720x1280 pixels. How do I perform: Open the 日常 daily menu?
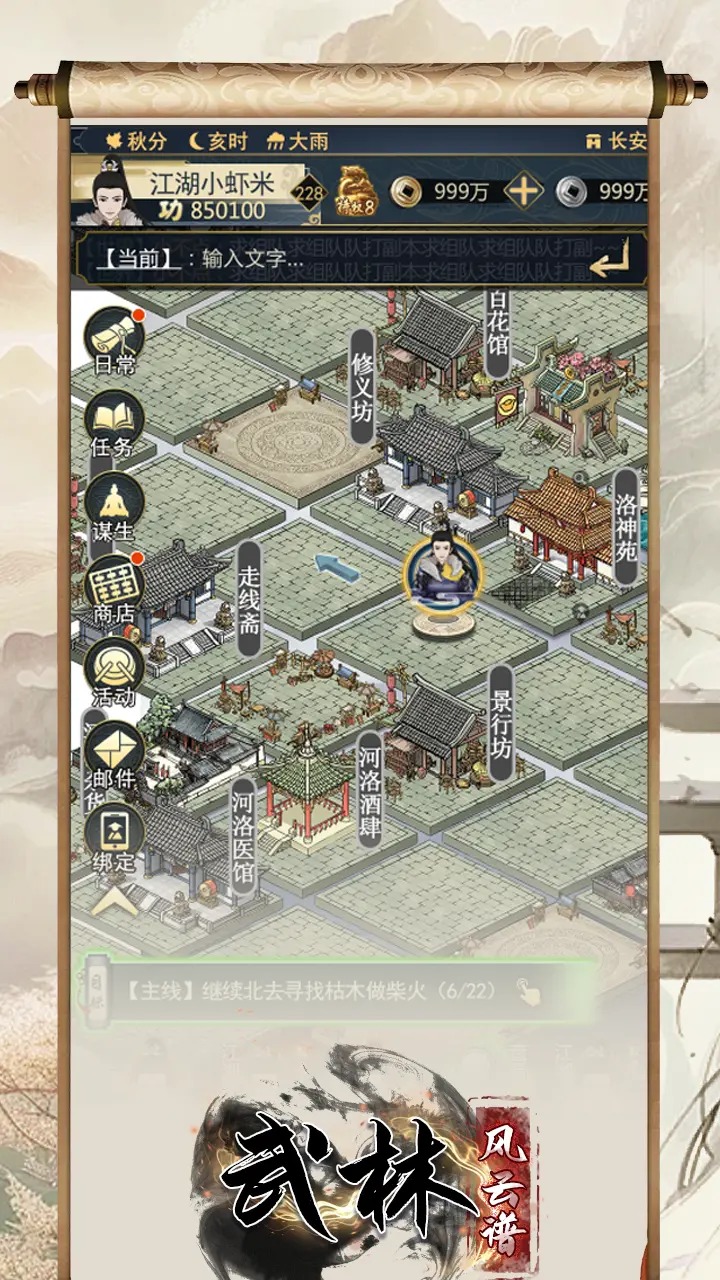pyautogui.click(x=114, y=338)
